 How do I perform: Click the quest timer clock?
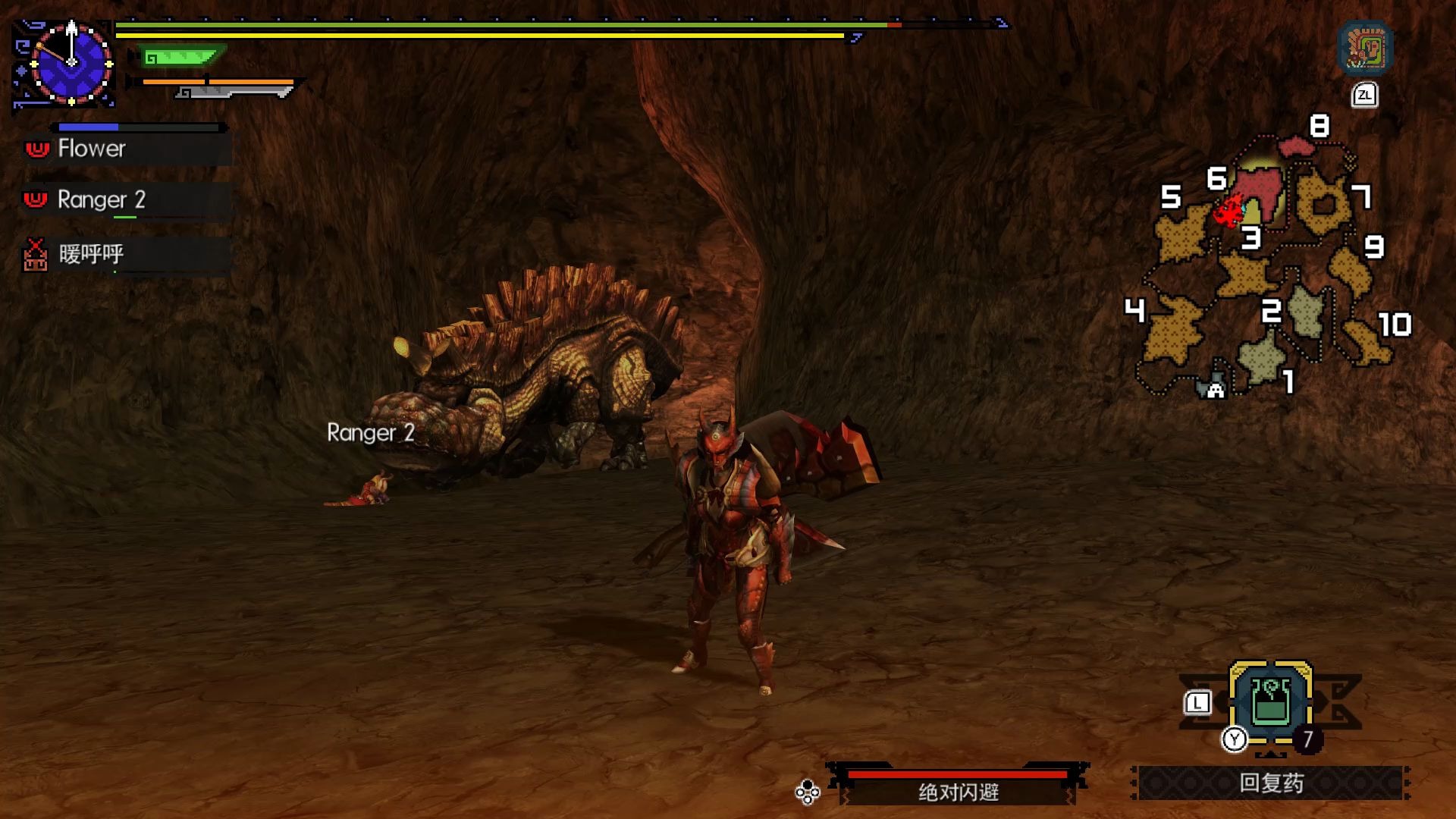click(71, 64)
